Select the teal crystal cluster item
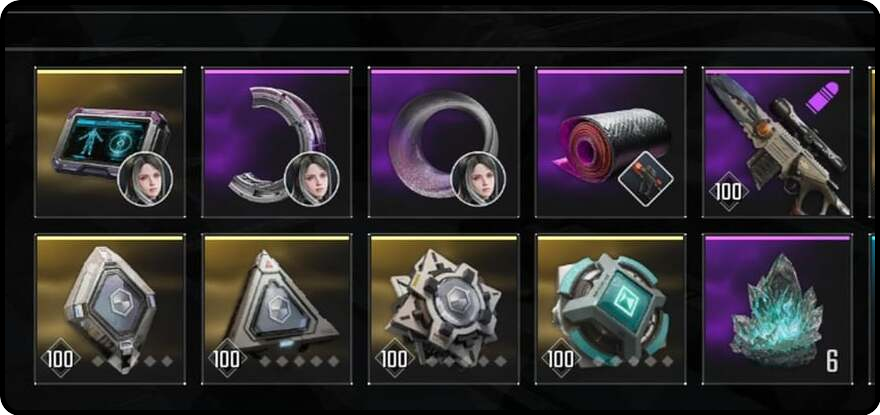 [777, 309]
